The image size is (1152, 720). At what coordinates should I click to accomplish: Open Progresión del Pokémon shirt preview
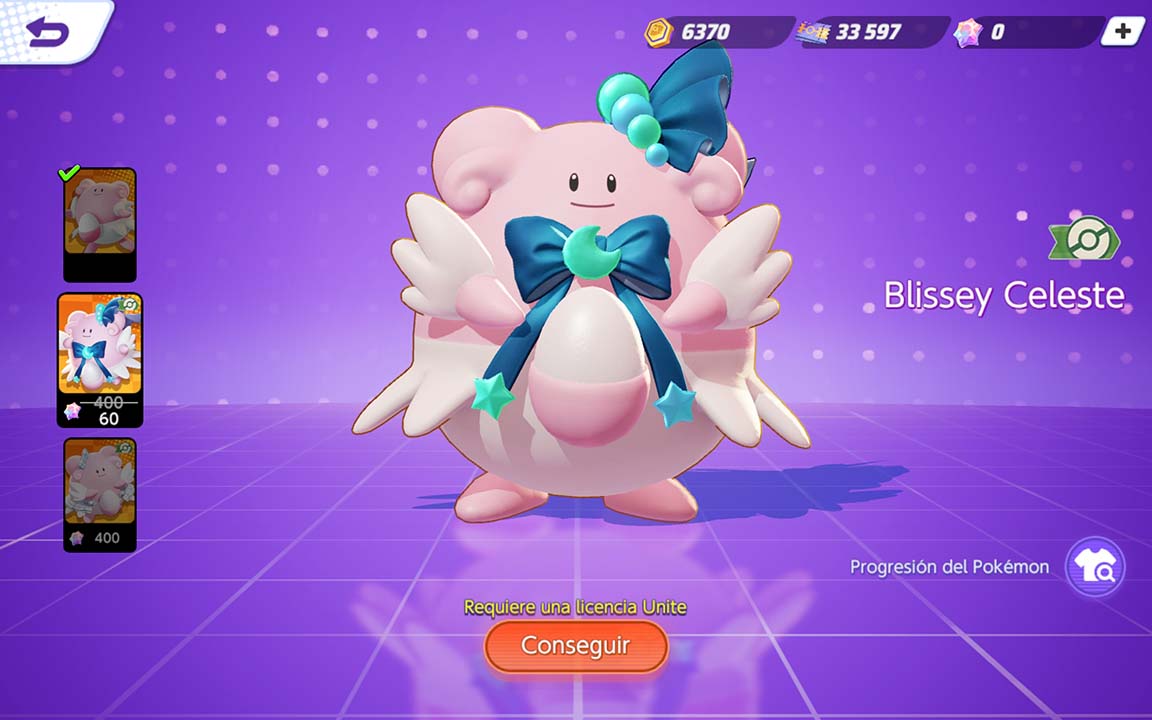1095,567
